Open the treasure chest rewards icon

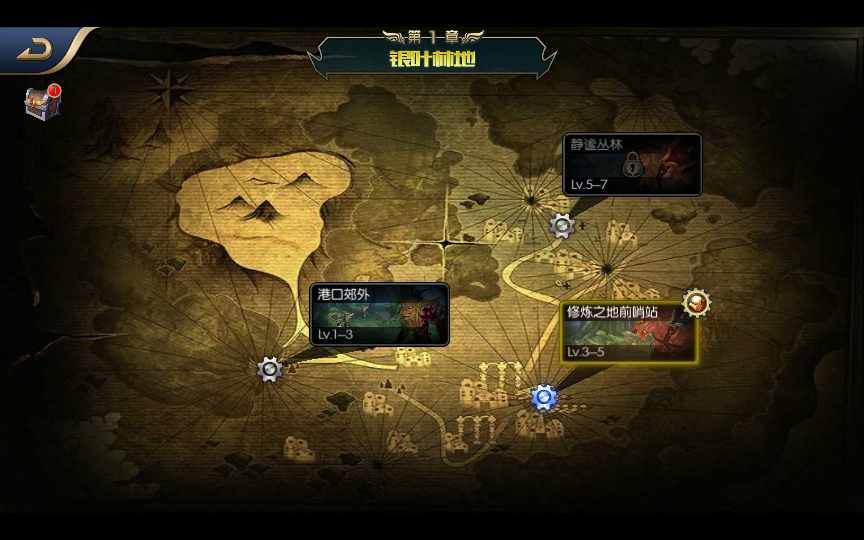pos(42,102)
